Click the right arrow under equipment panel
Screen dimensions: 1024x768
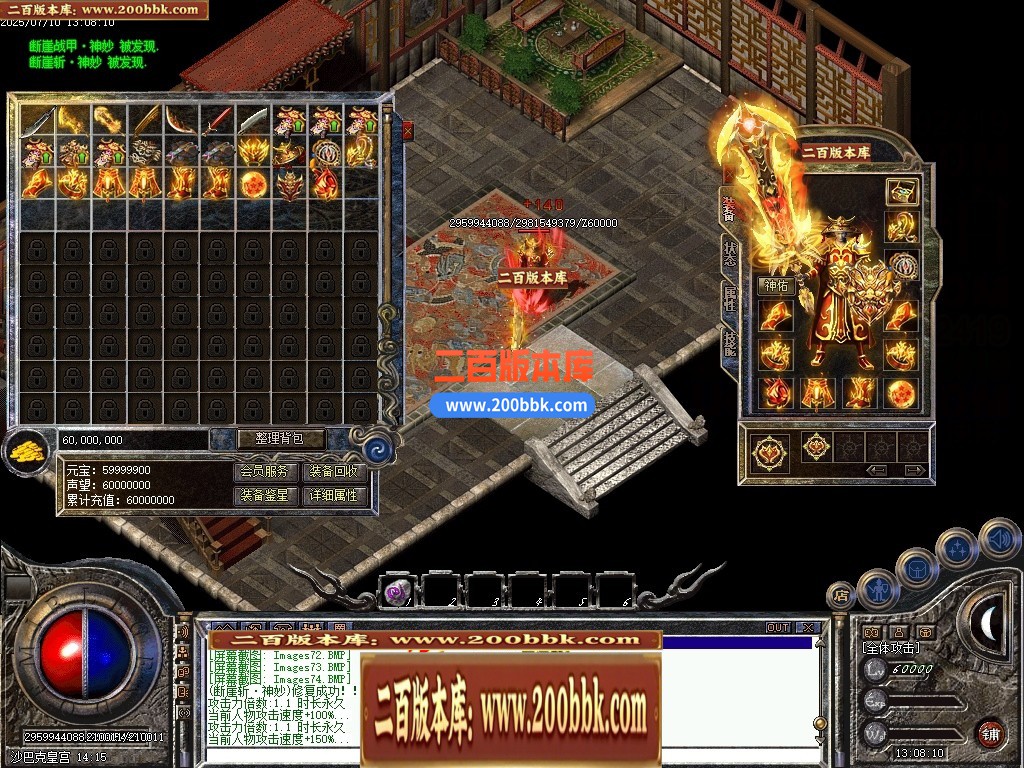coord(914,470)
